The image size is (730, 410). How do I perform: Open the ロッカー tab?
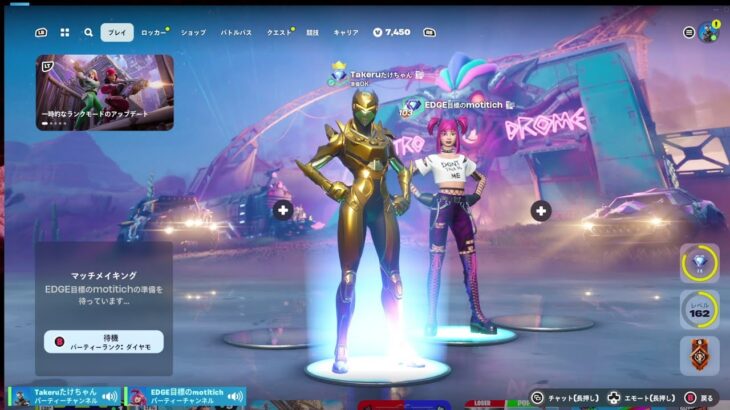(x=154, y=32)
